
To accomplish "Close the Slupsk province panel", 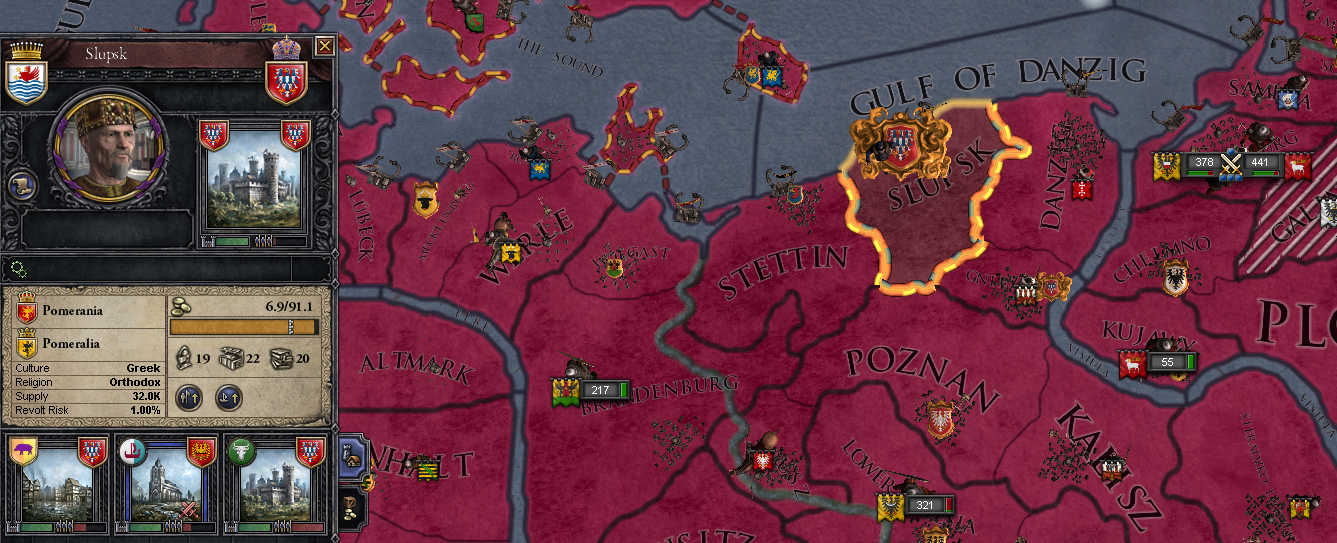I will click(324, 46).
